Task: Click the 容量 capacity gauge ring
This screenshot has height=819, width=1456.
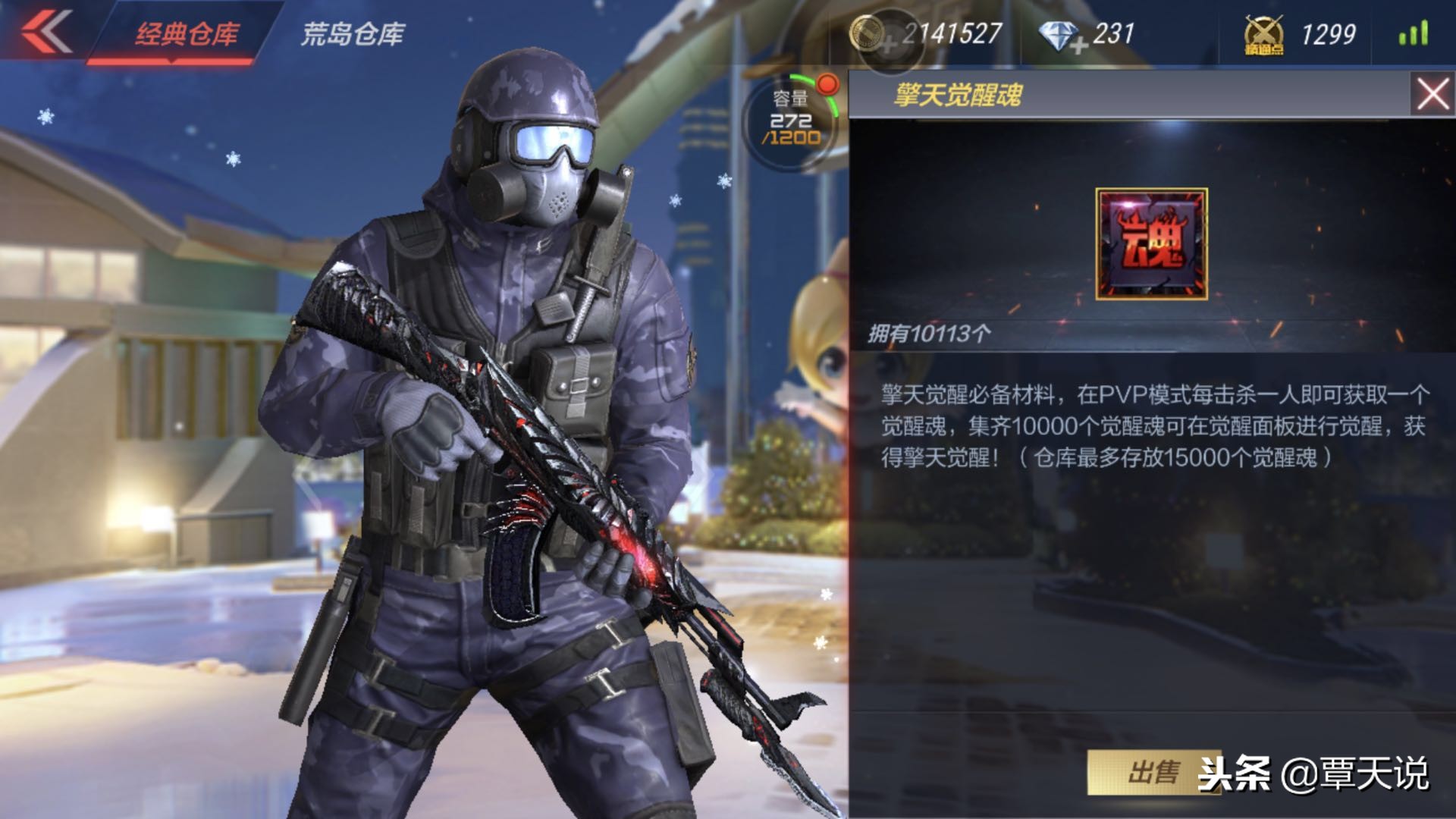Action: (790, 121)
